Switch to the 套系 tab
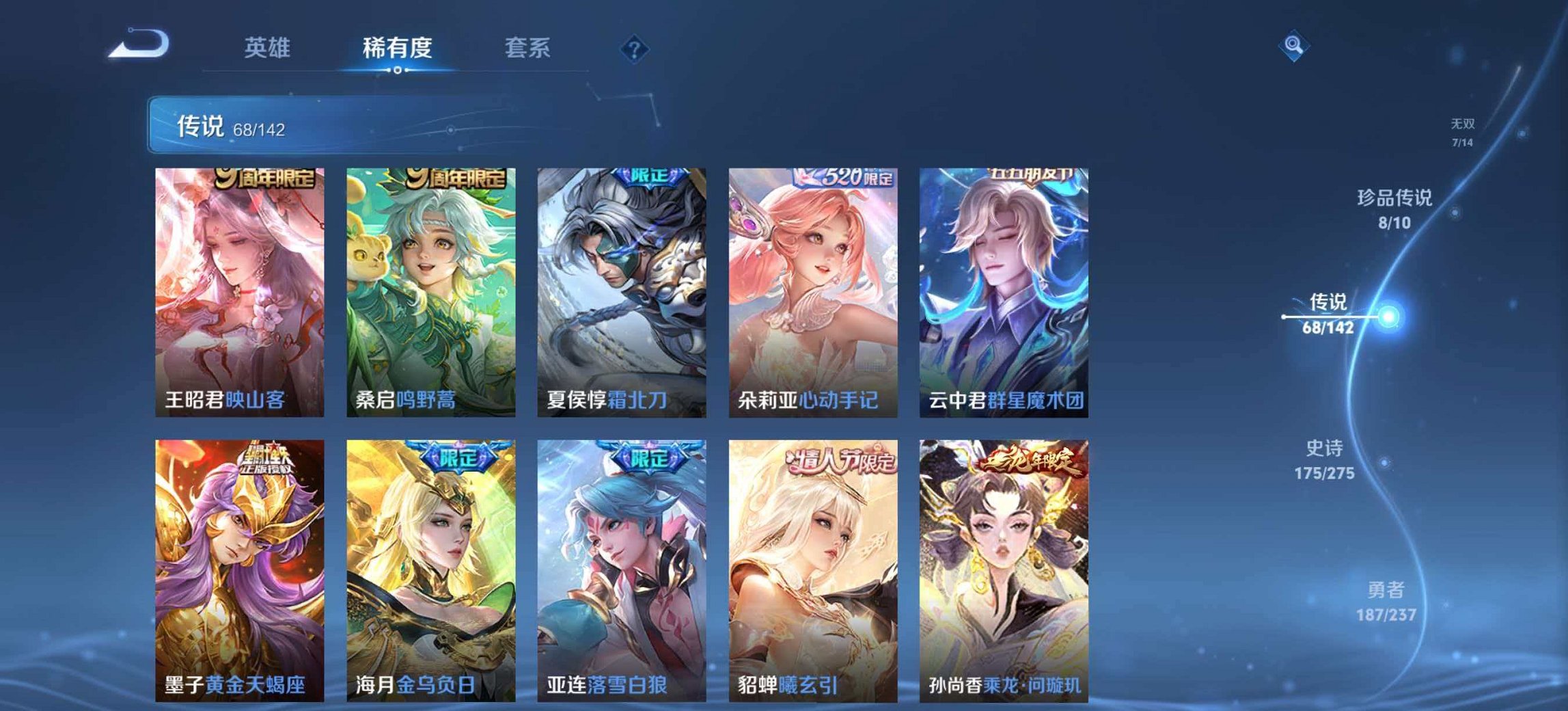The image size is (1568, 711). pos(527,48)
